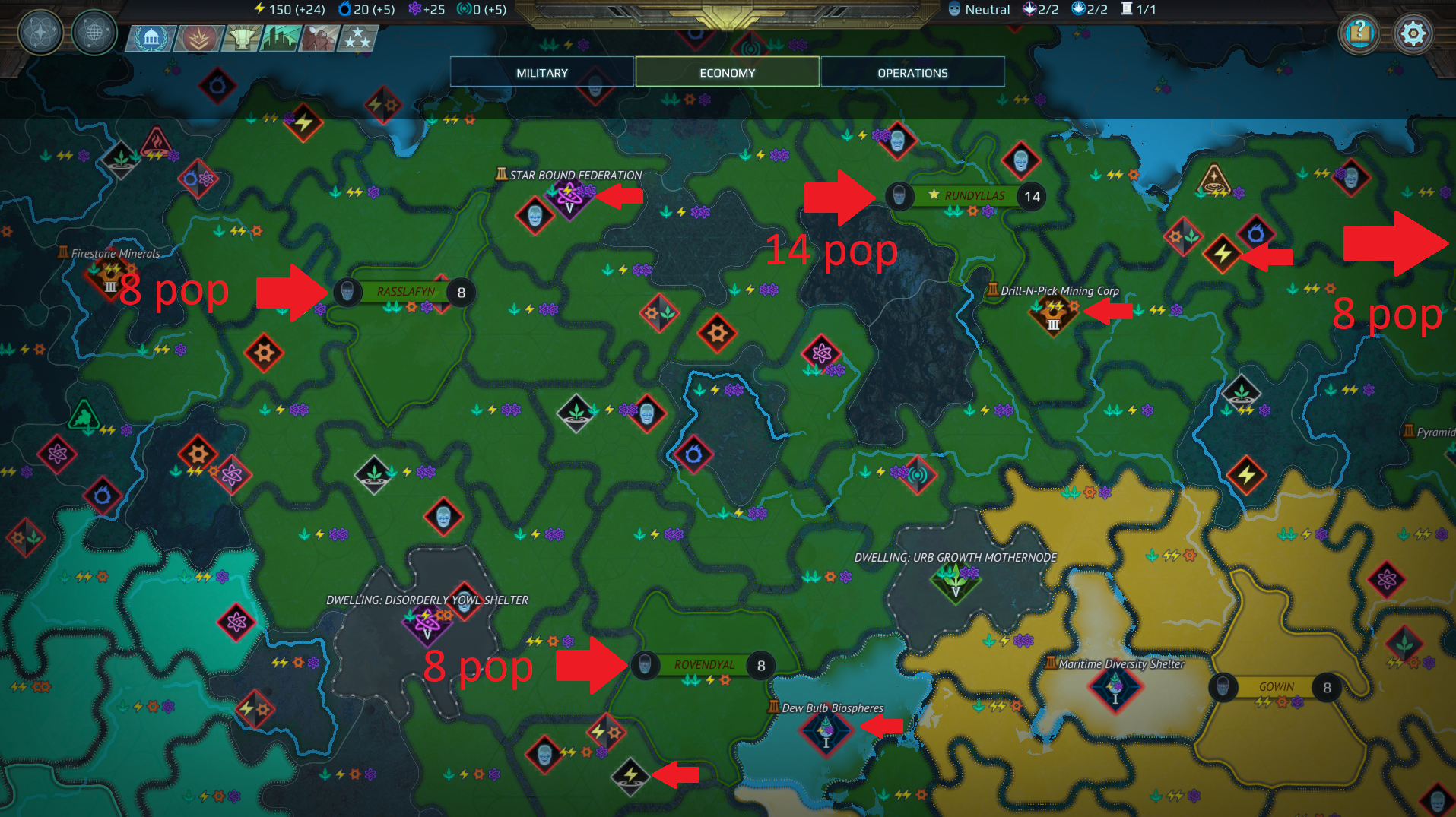Image resolution: width=1456 pixels, height=817 pixels.
Task: Click the green city skyline icon
Action: (280, 38)
